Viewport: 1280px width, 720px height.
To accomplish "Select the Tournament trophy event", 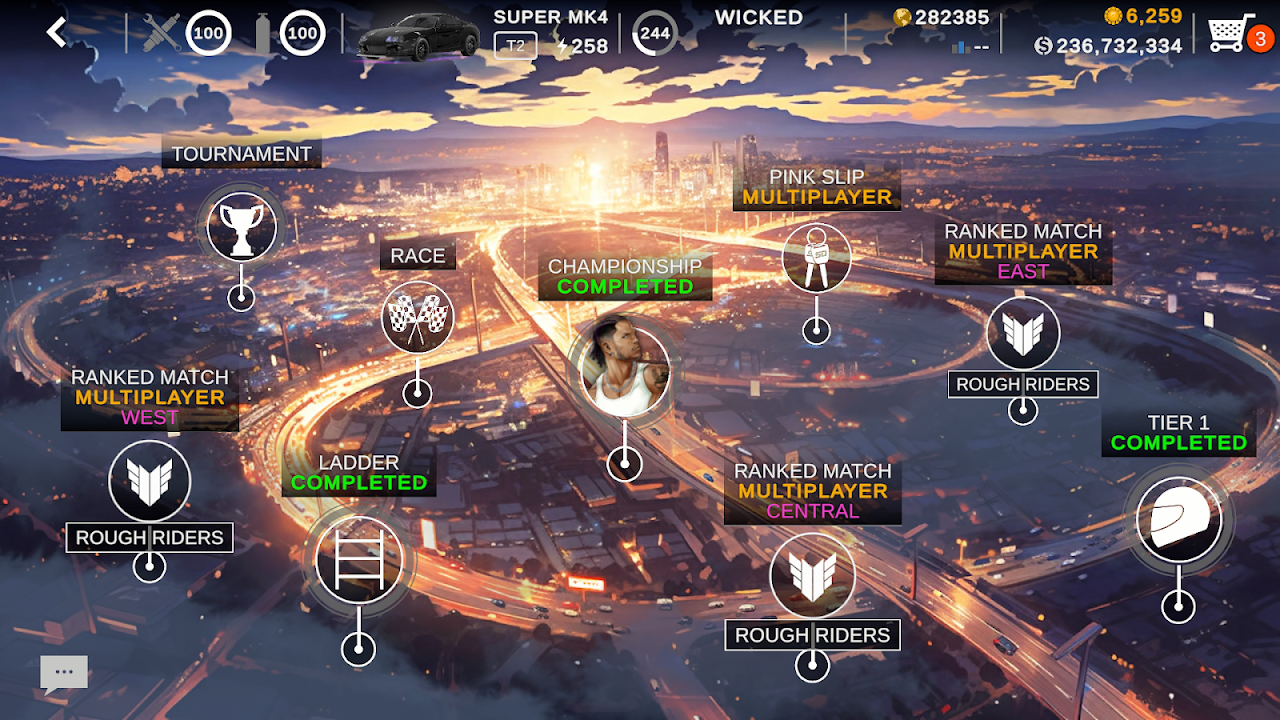I will (241, 228).
